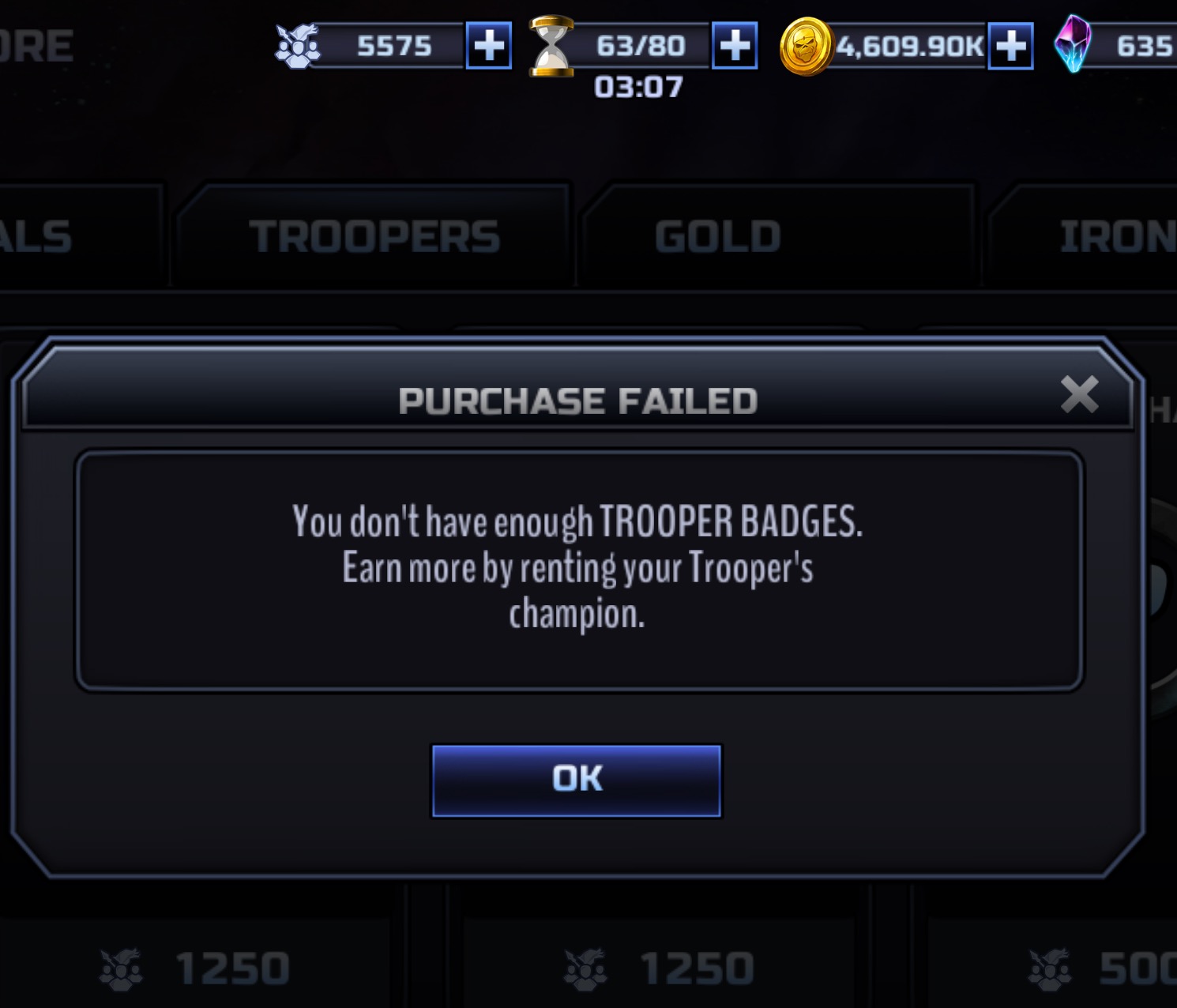This screenshot has width=1177, height=1008.
Task: Close the Purchase Failed popup
Action: coord(1079,394)
